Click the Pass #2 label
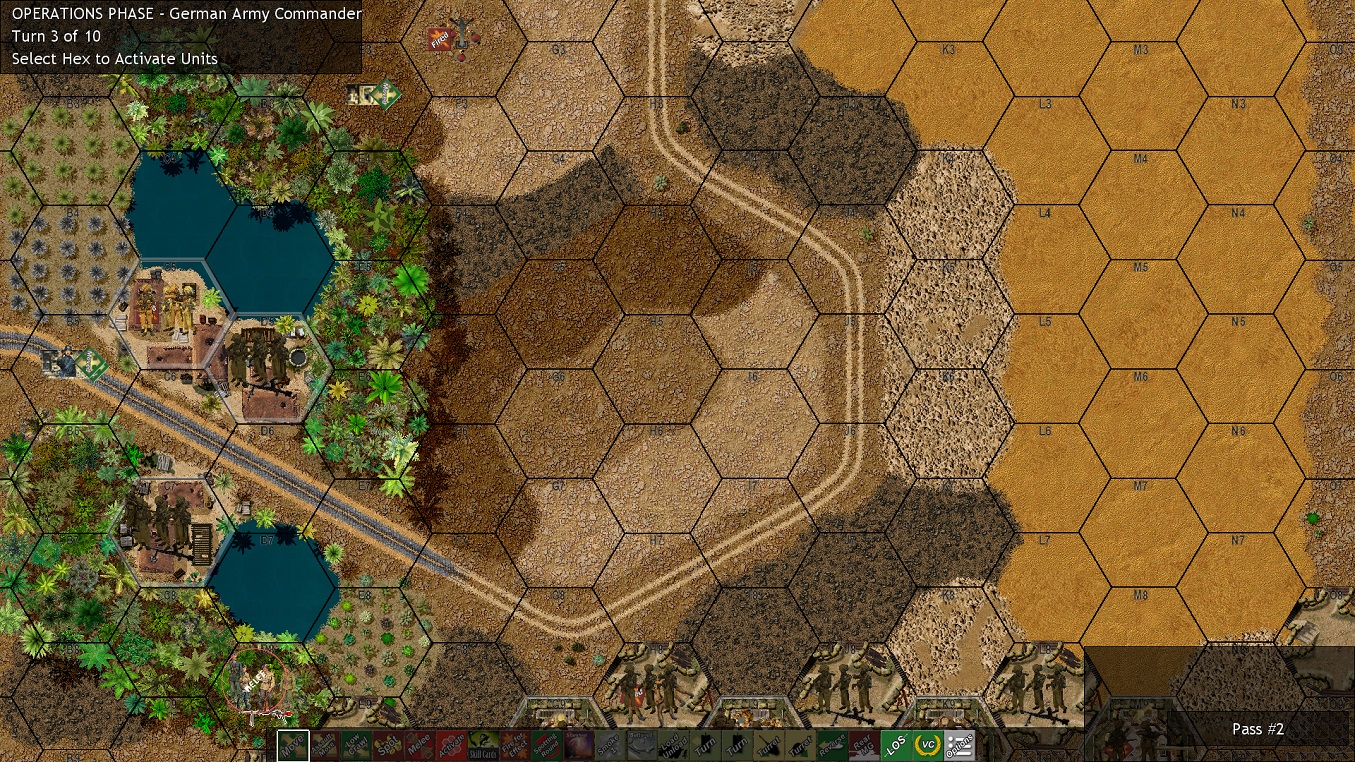This screenshot has width=1355, height=762. (1256, 729)
